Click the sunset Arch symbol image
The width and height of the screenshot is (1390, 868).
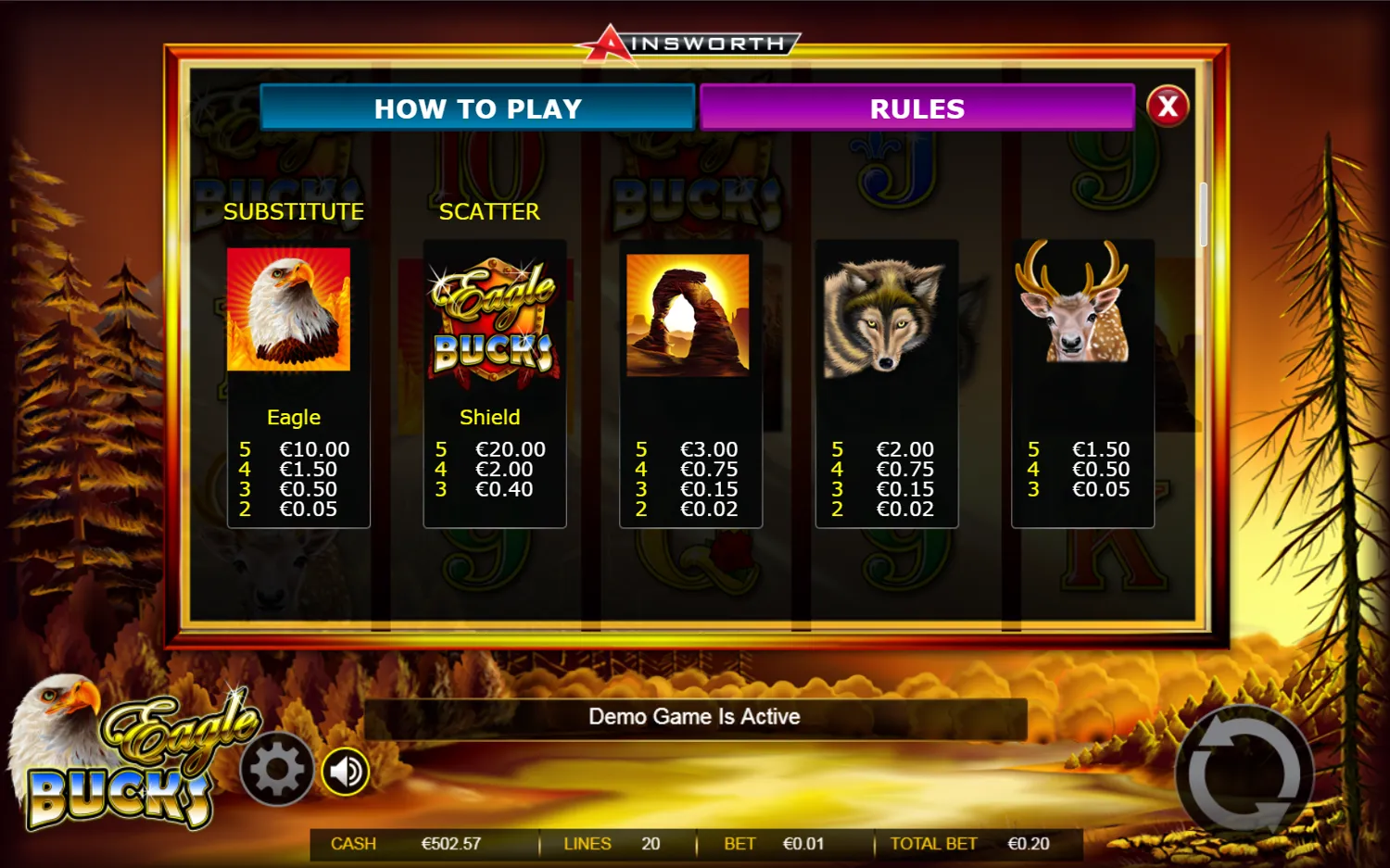(x=689, y=315)
